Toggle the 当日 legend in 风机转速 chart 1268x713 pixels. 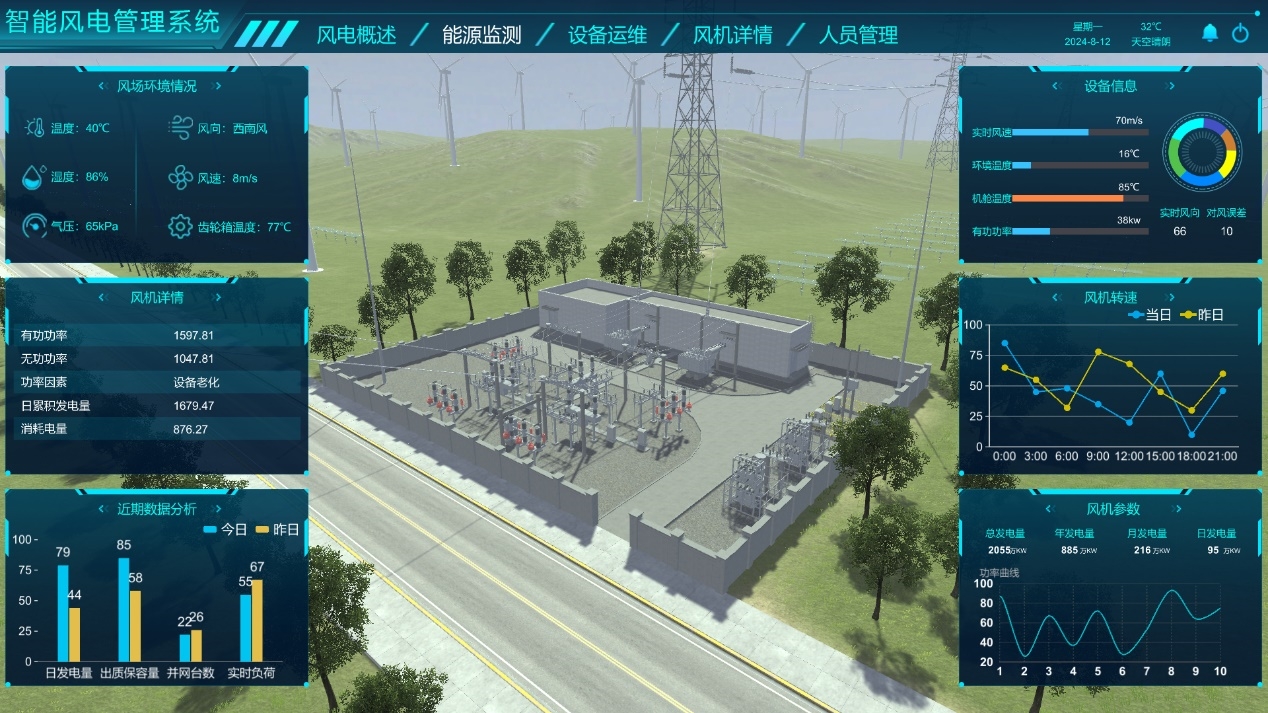[1148, 314]
